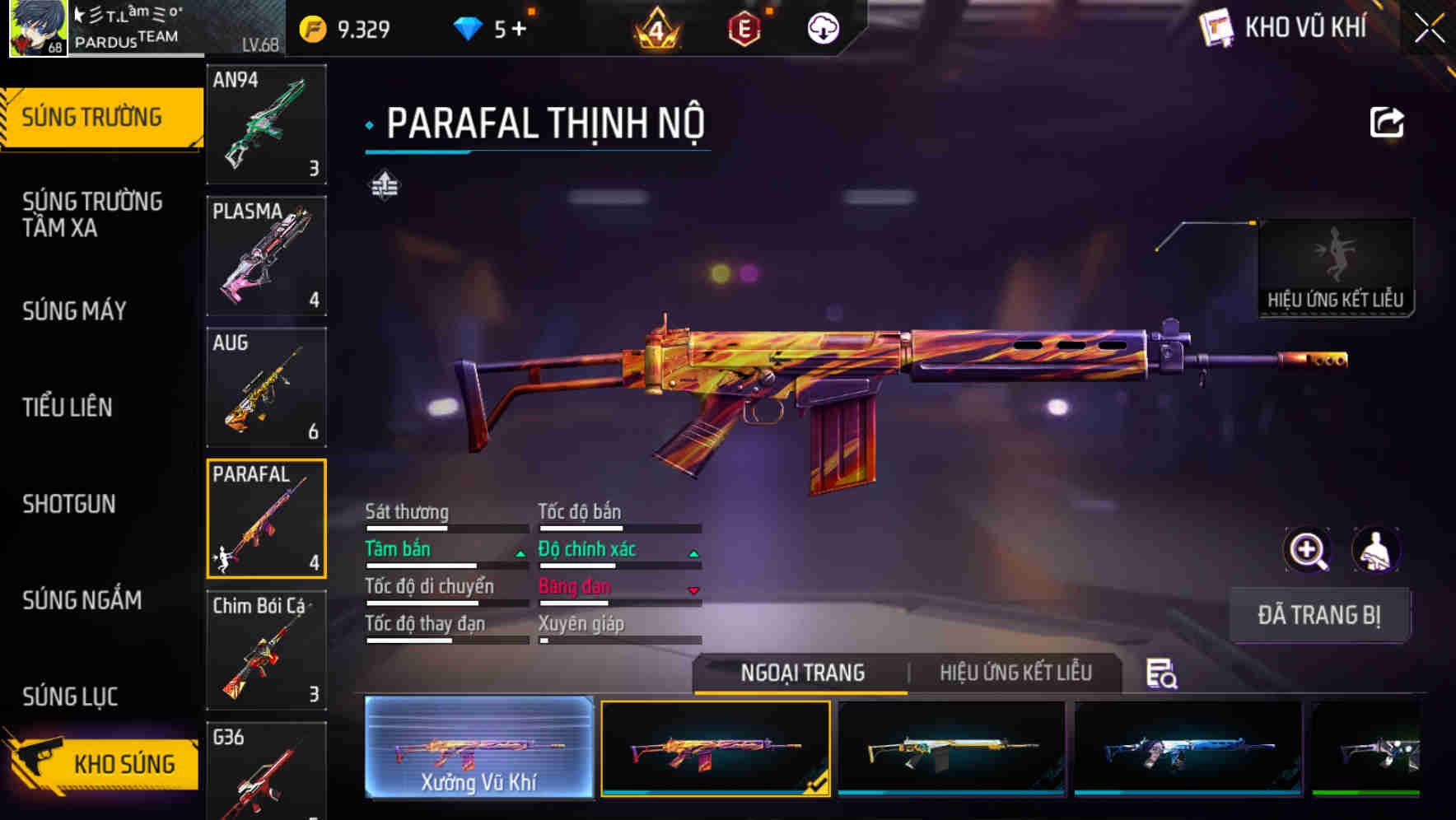Open the Shotgun weapon category
Screen dimensions: 1456x820
click(69, 504)
